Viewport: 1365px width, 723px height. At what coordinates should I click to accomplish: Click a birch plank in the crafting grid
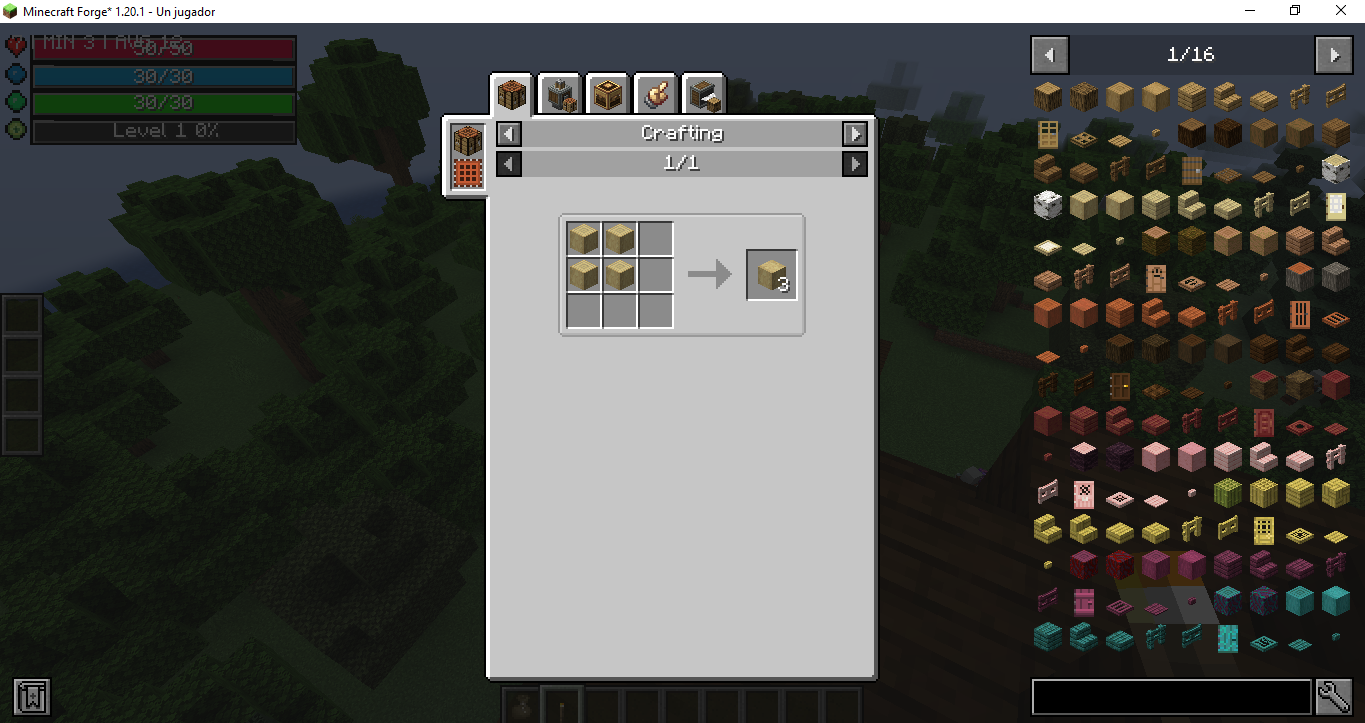tap(583, 238)
